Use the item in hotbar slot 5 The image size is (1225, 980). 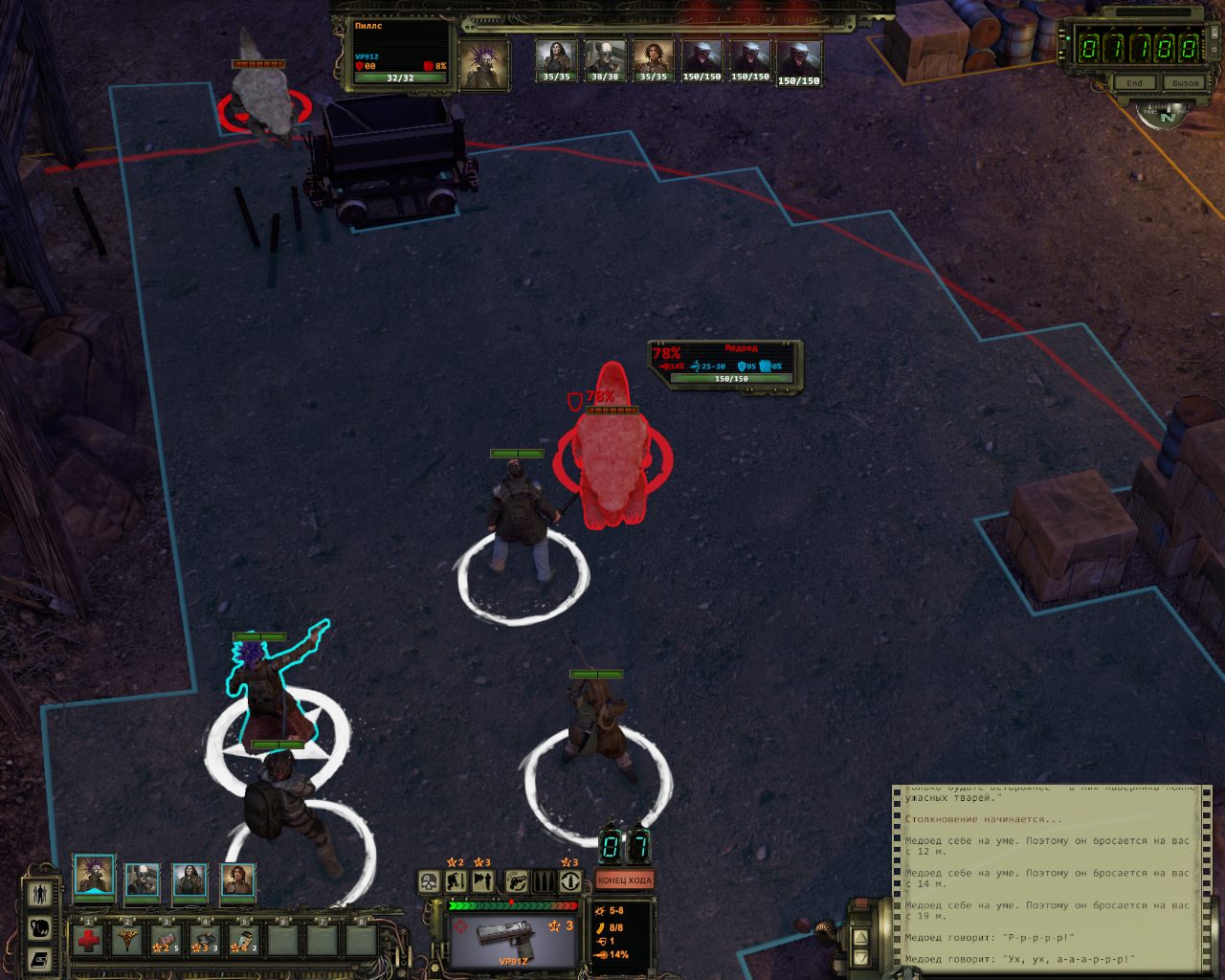coord(243,940)
